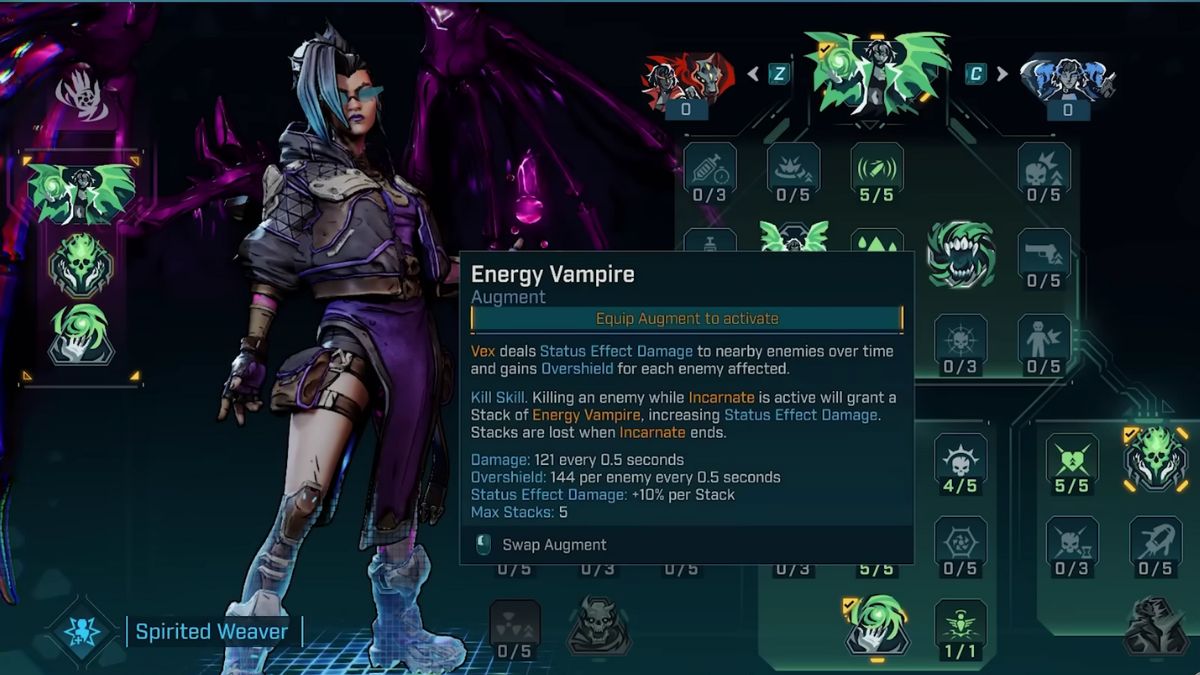Choose the green swirl orb hand augment

(877, 625)
